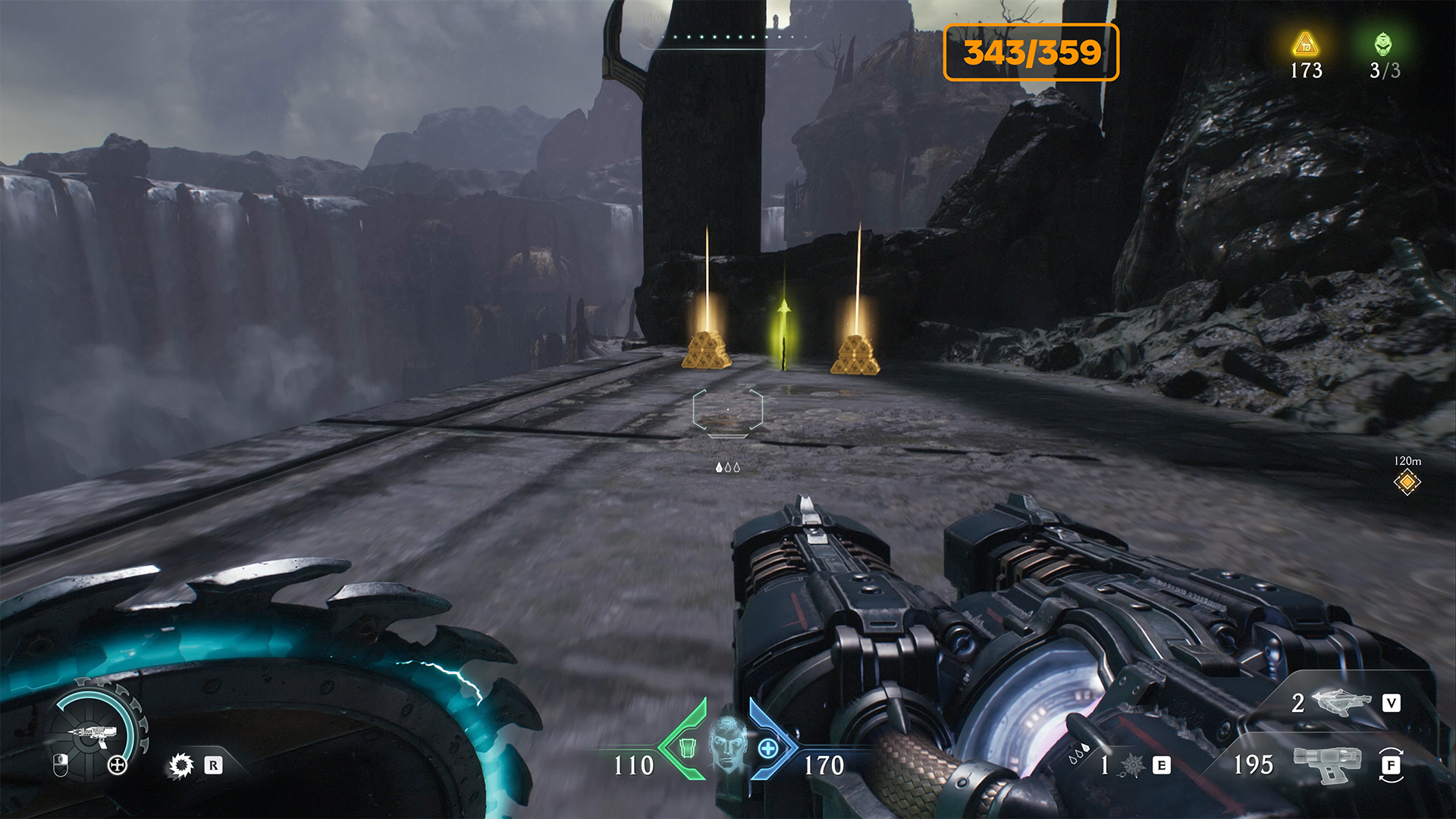Select the blue health cross icon
1456x819 pixels.
(767, 748)
